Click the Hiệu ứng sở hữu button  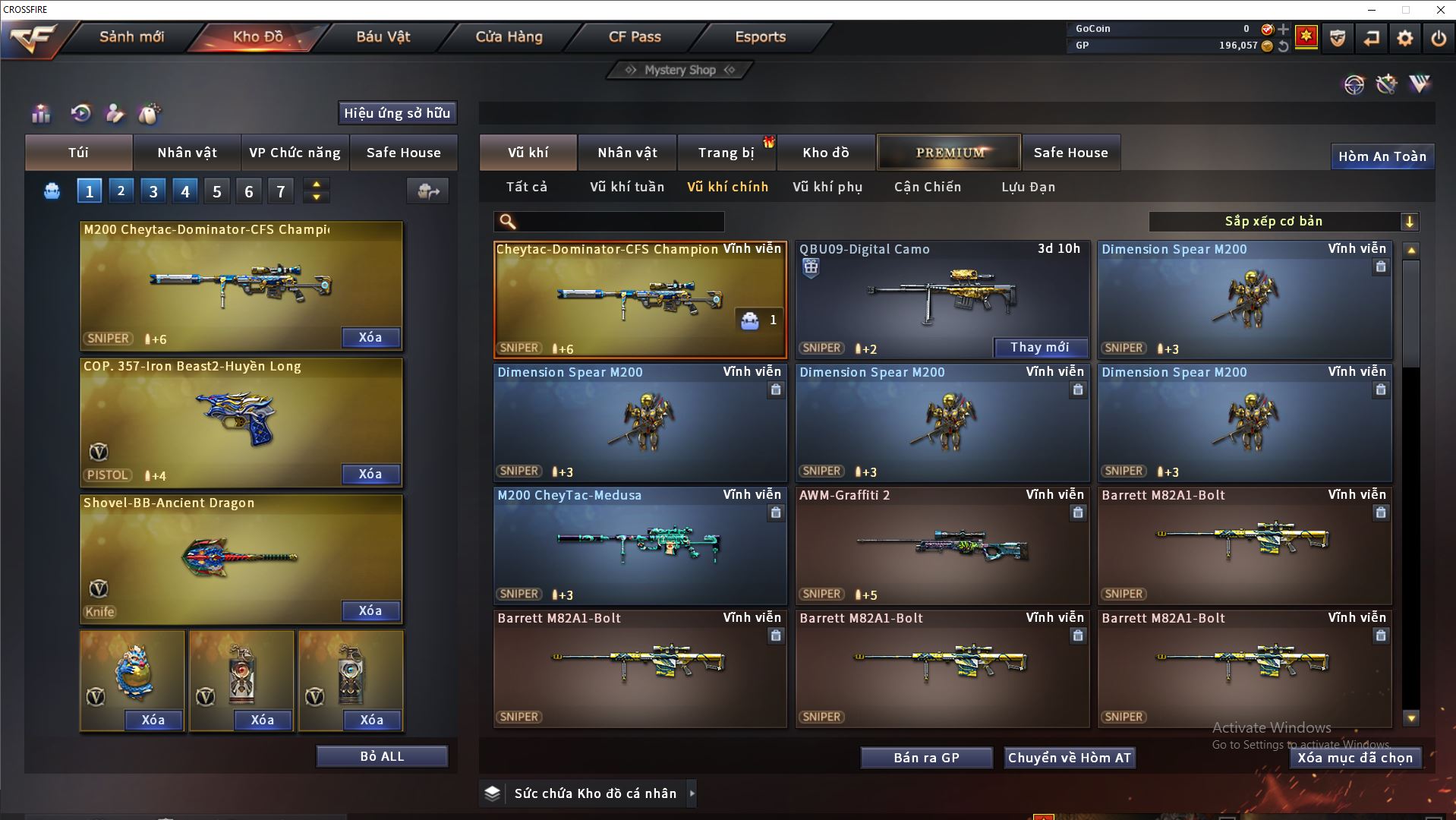(397, 113)
